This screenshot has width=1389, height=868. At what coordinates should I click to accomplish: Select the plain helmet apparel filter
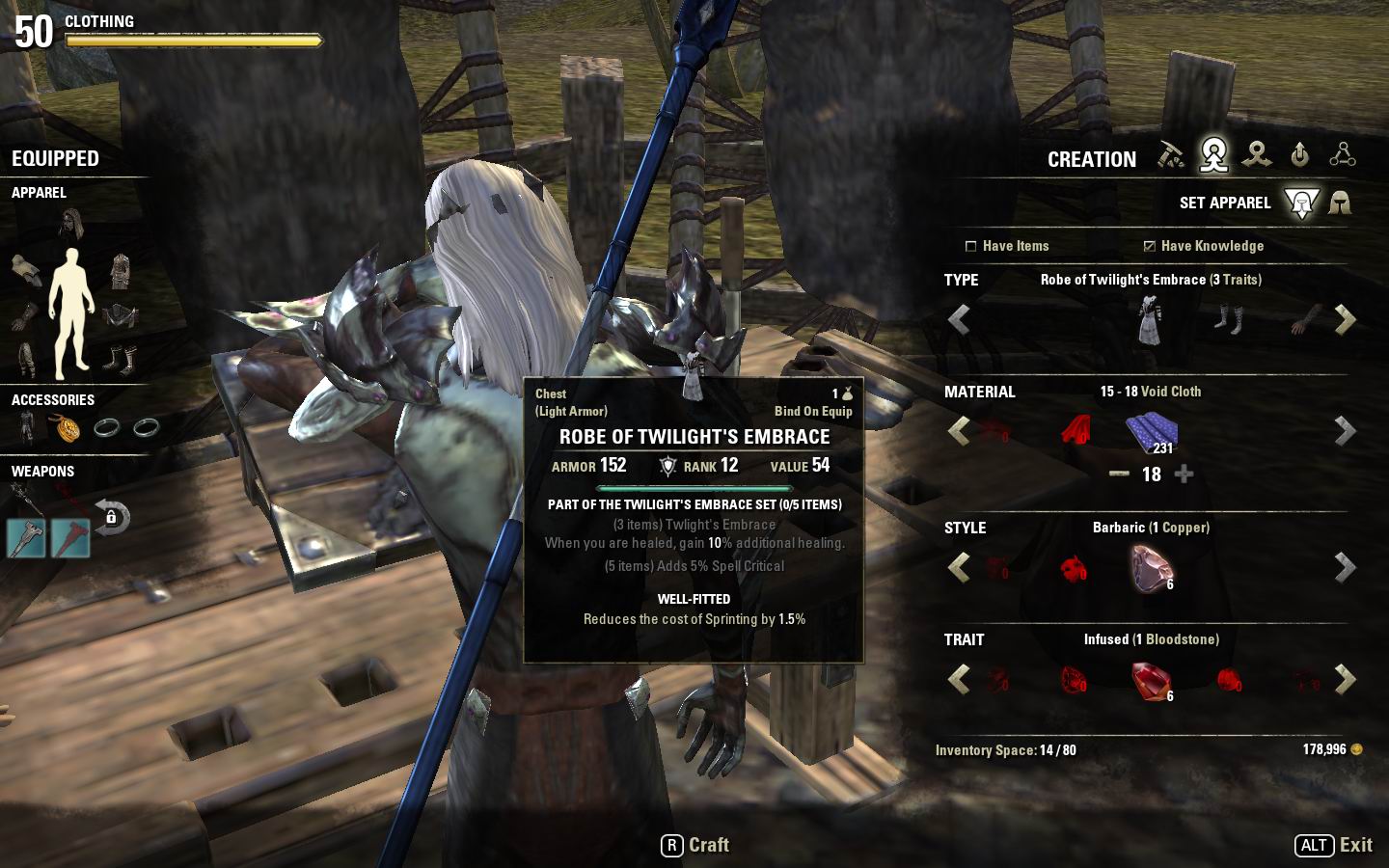click(x=1340, y=203)
